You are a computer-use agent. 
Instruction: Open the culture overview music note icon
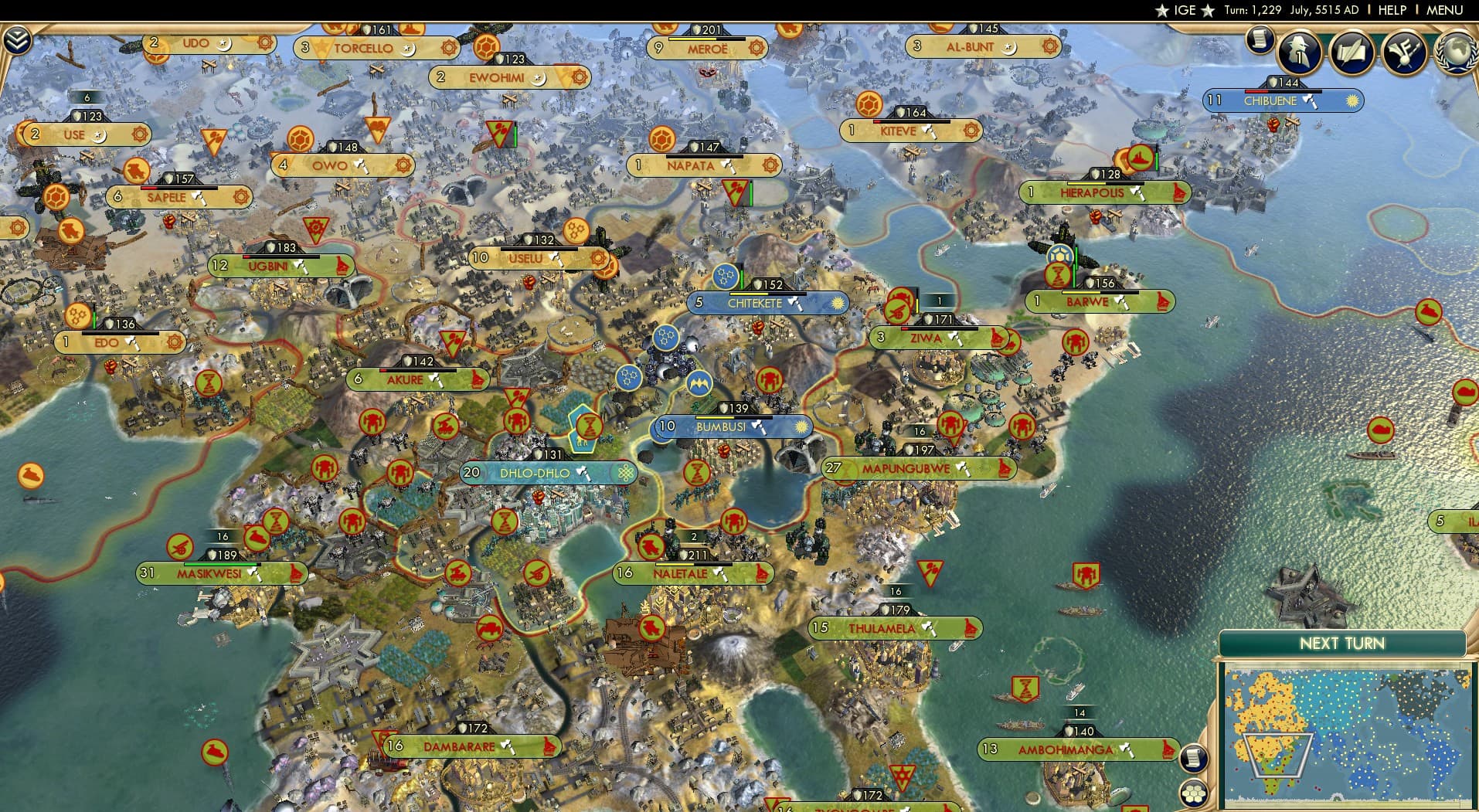(1404, 52)
